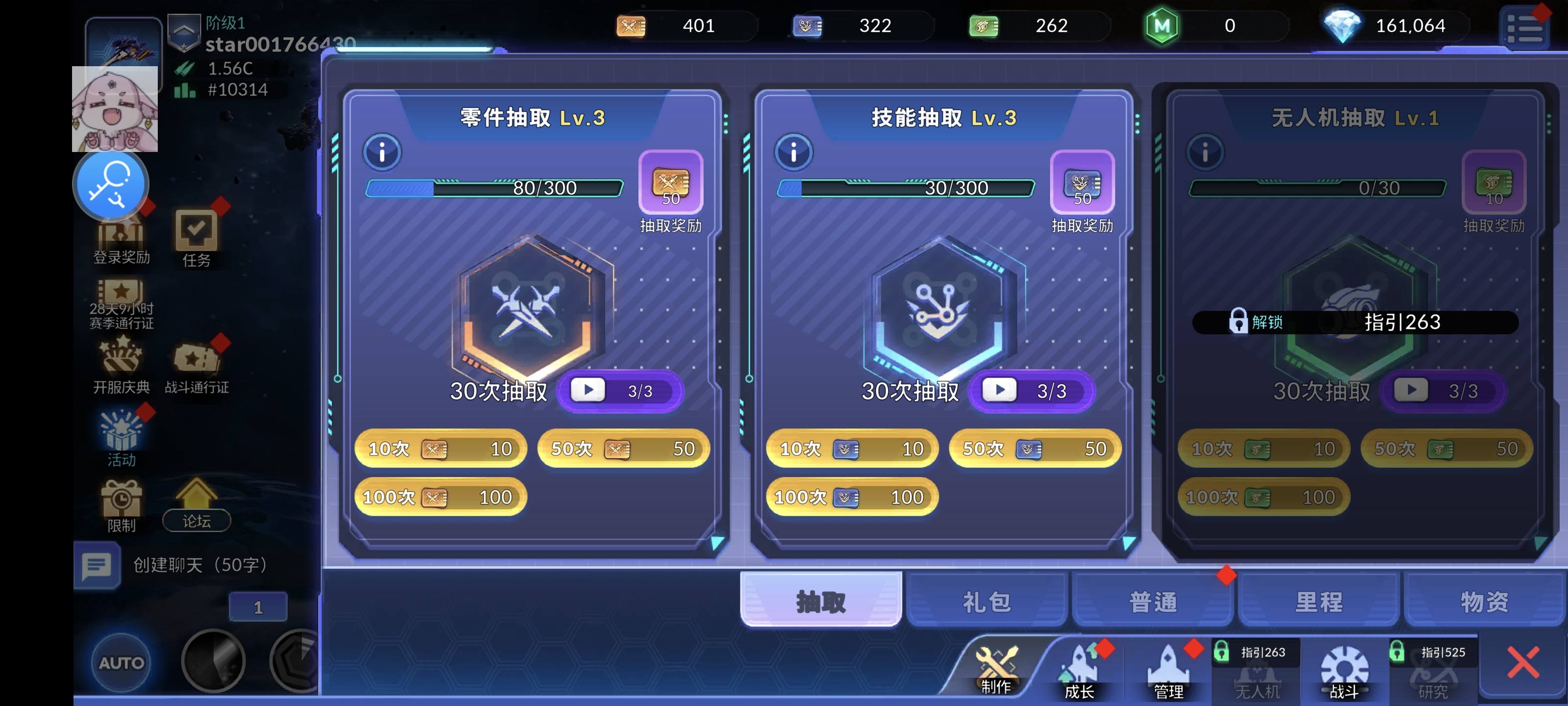Screen dimensions: 1568x706
Task: Switch to the 普通 tab
Action: pyautogui.click(x=1152, y=601)
